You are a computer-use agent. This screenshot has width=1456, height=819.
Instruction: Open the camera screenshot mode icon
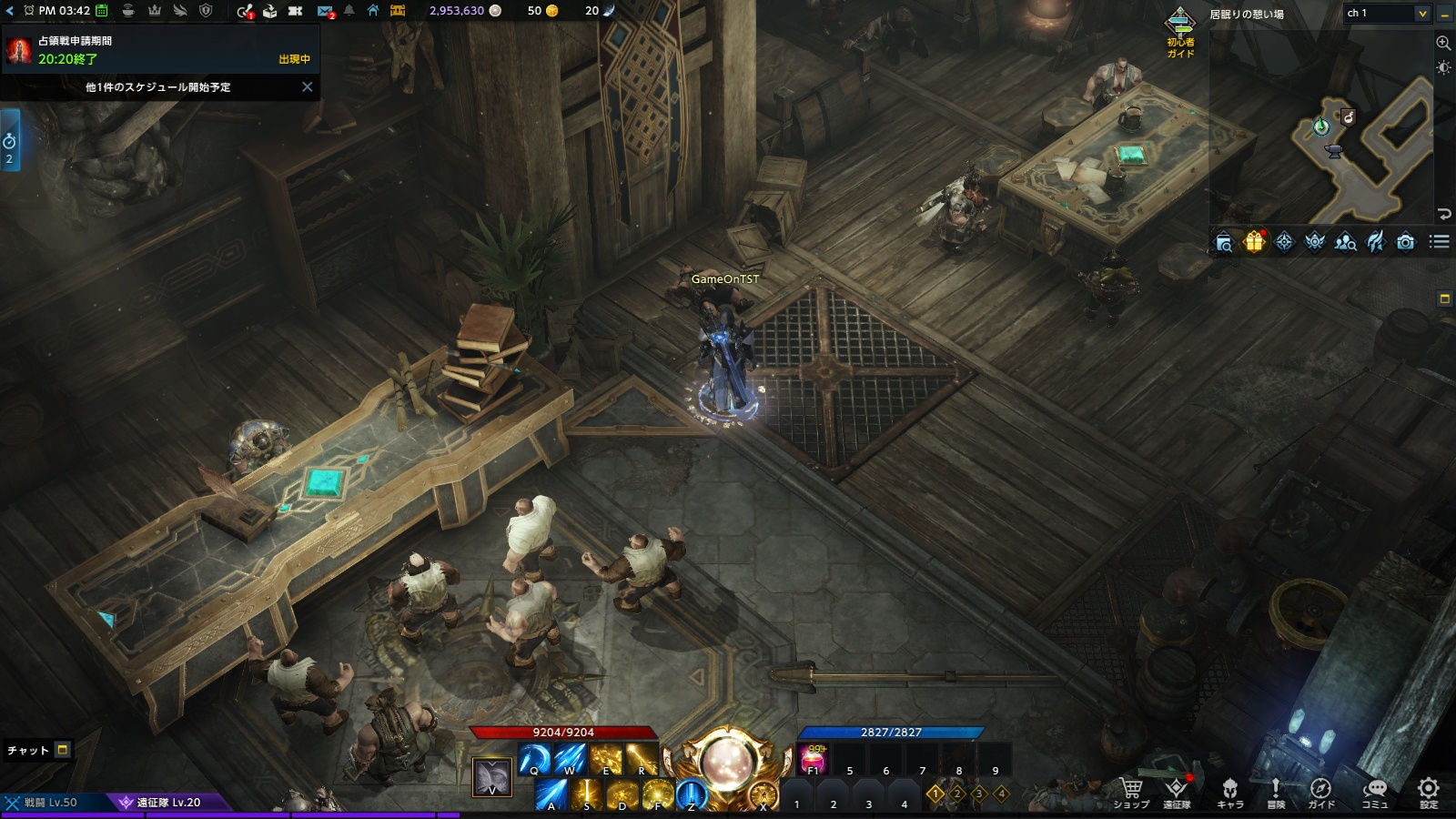pyautogui.click(x=1406, y=242)
